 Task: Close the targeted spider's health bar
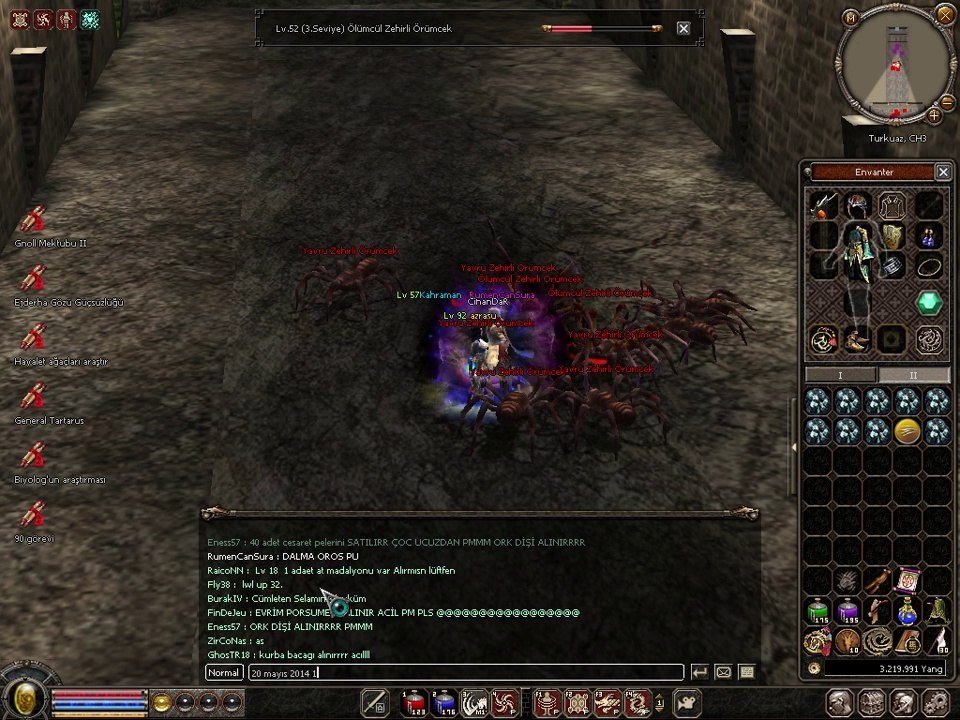coord(683,29)
